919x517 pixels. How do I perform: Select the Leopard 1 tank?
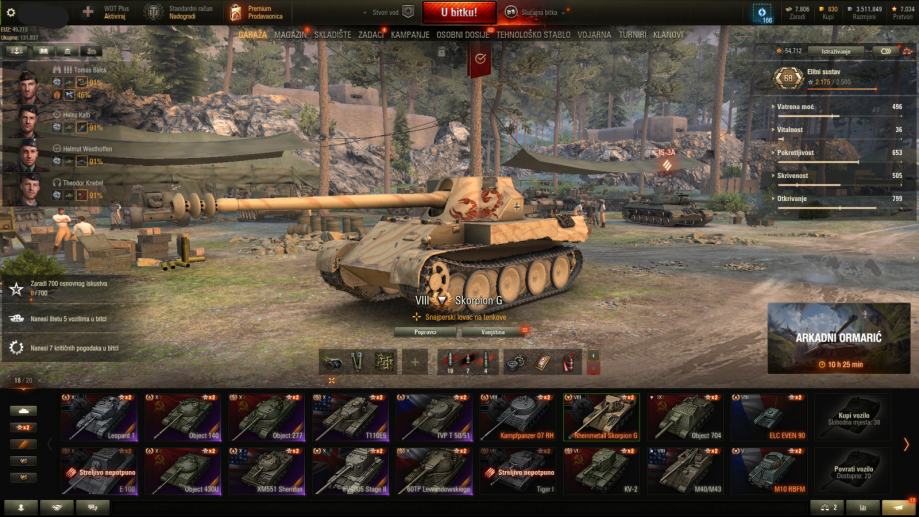(98, 418)
